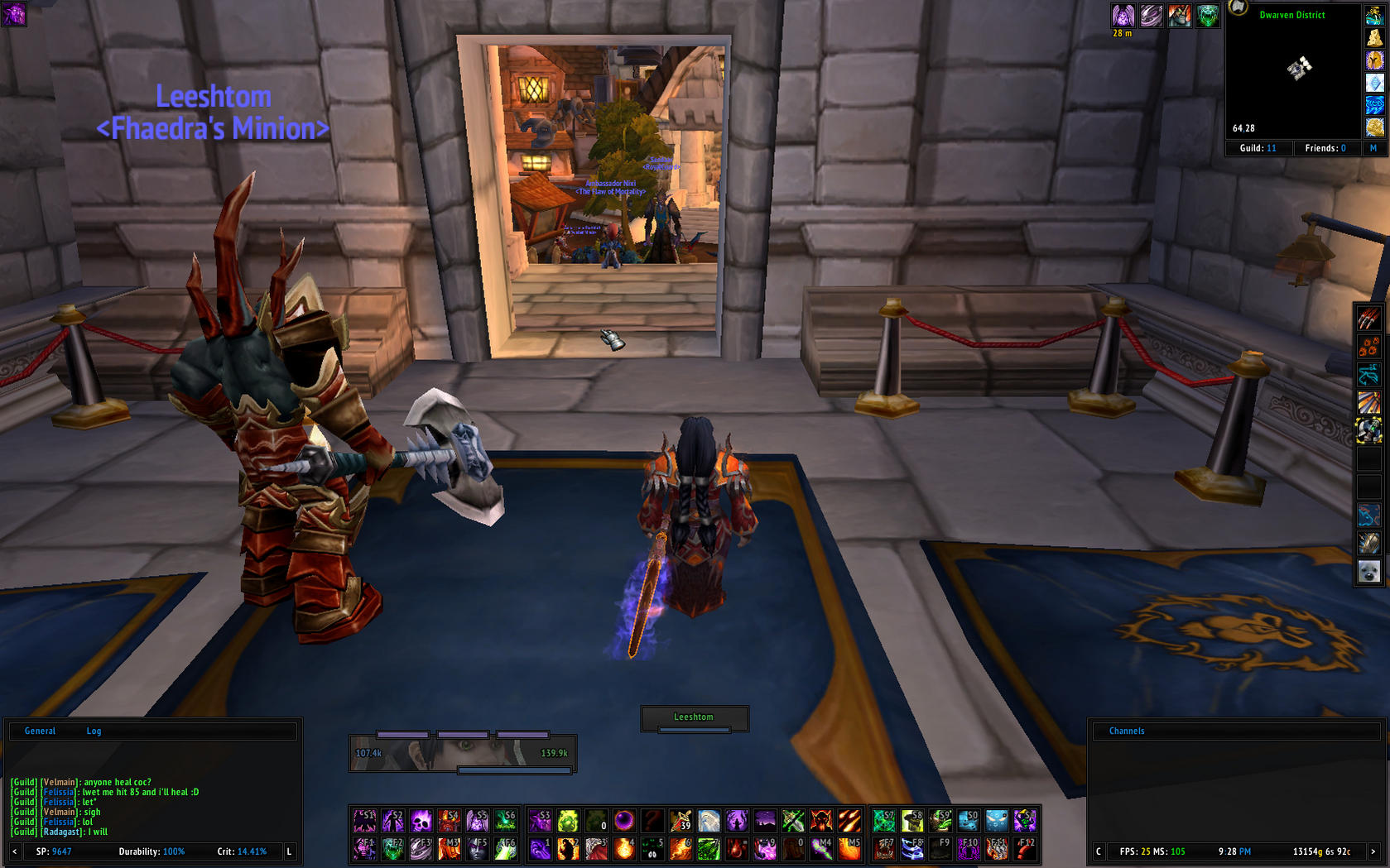Cast the fireball spell on key 4
The image size is (1390, 868).
(x=624, y=848)
